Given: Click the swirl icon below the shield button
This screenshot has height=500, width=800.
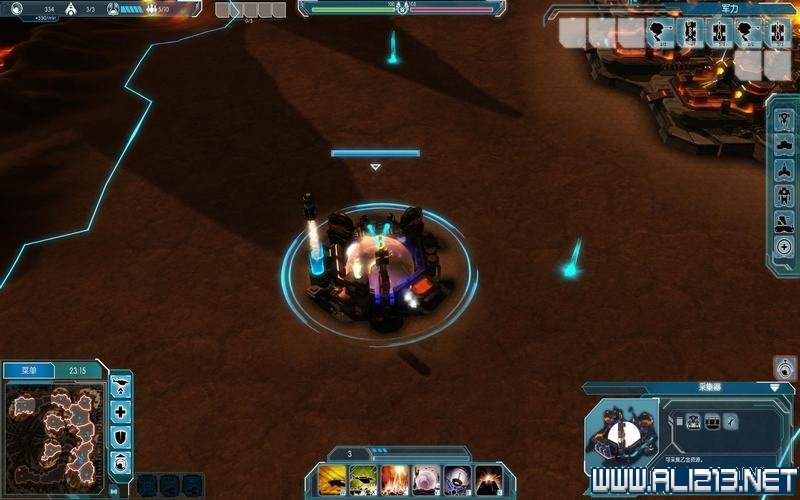Looking at the screenshot, I should tap(121, 461).
